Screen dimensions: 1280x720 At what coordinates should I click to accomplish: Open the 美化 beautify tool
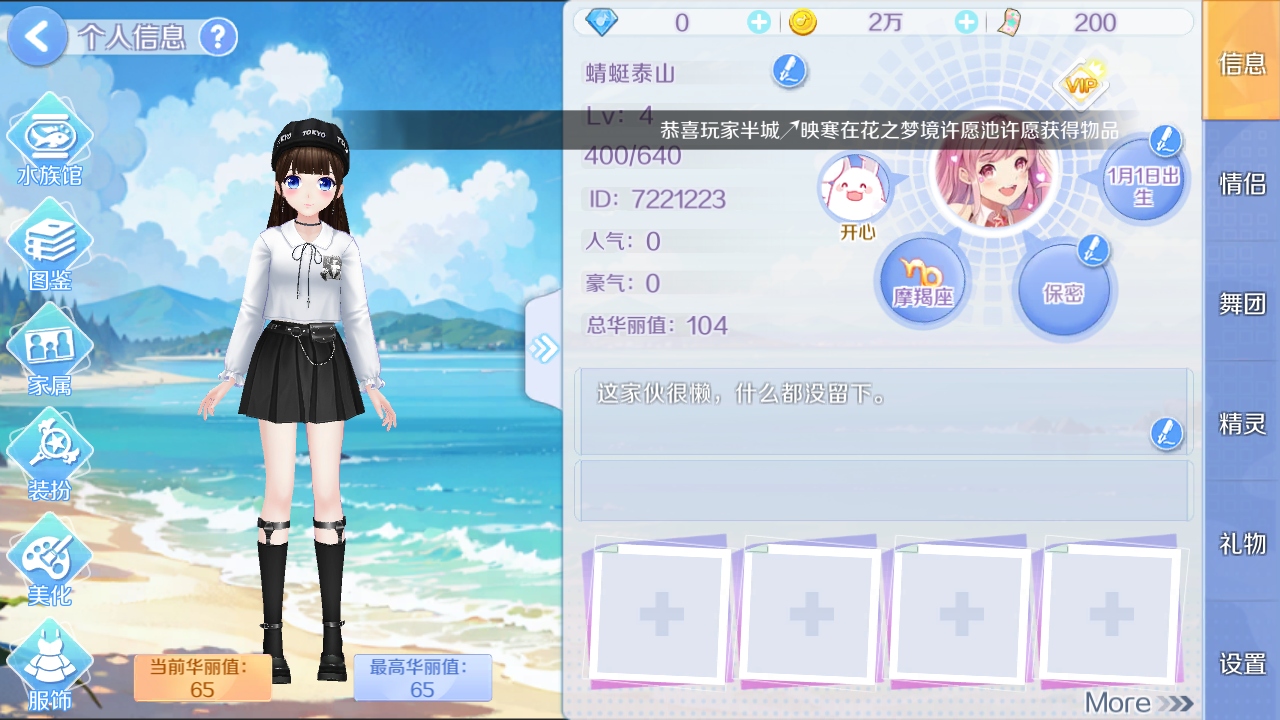click(52, 555)
